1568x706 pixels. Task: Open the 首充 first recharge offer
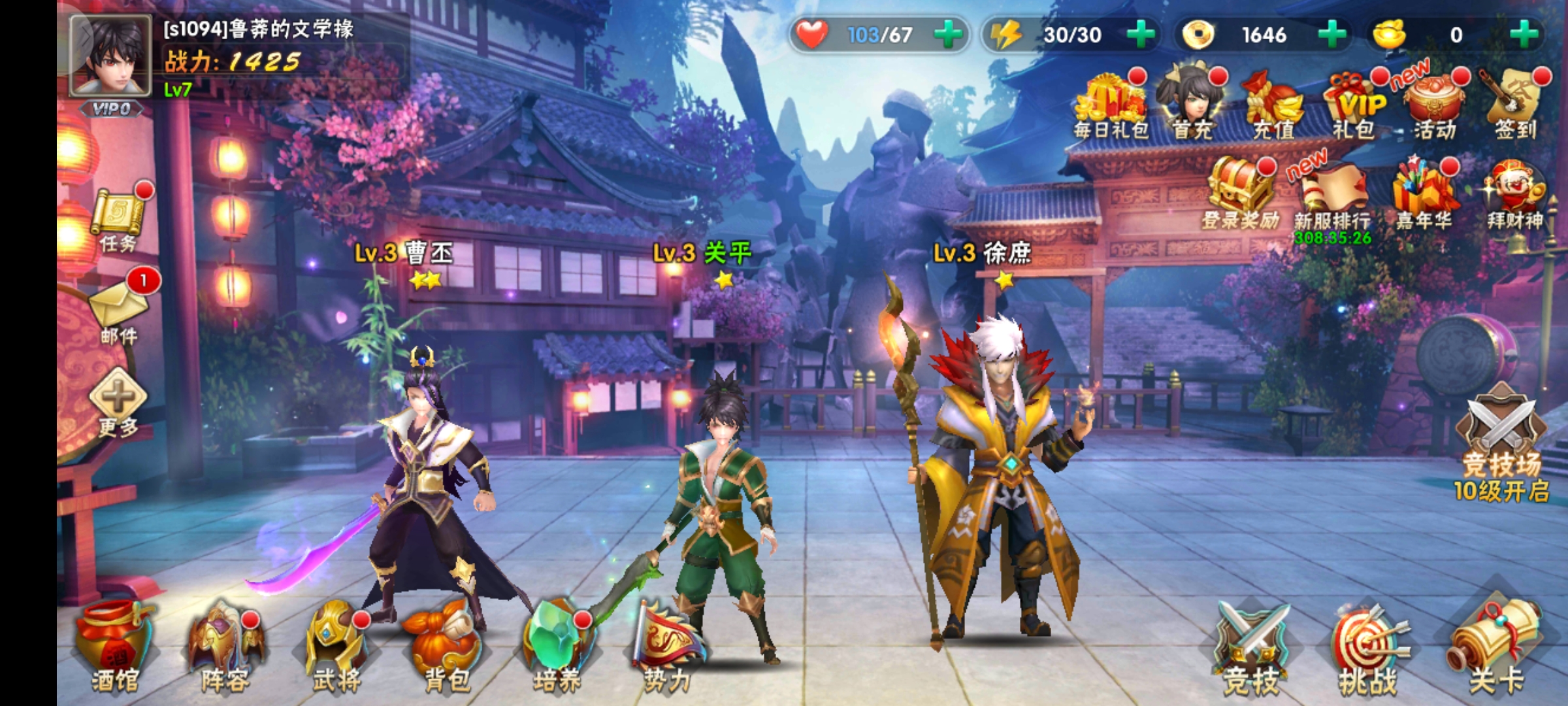[1192, 105]
